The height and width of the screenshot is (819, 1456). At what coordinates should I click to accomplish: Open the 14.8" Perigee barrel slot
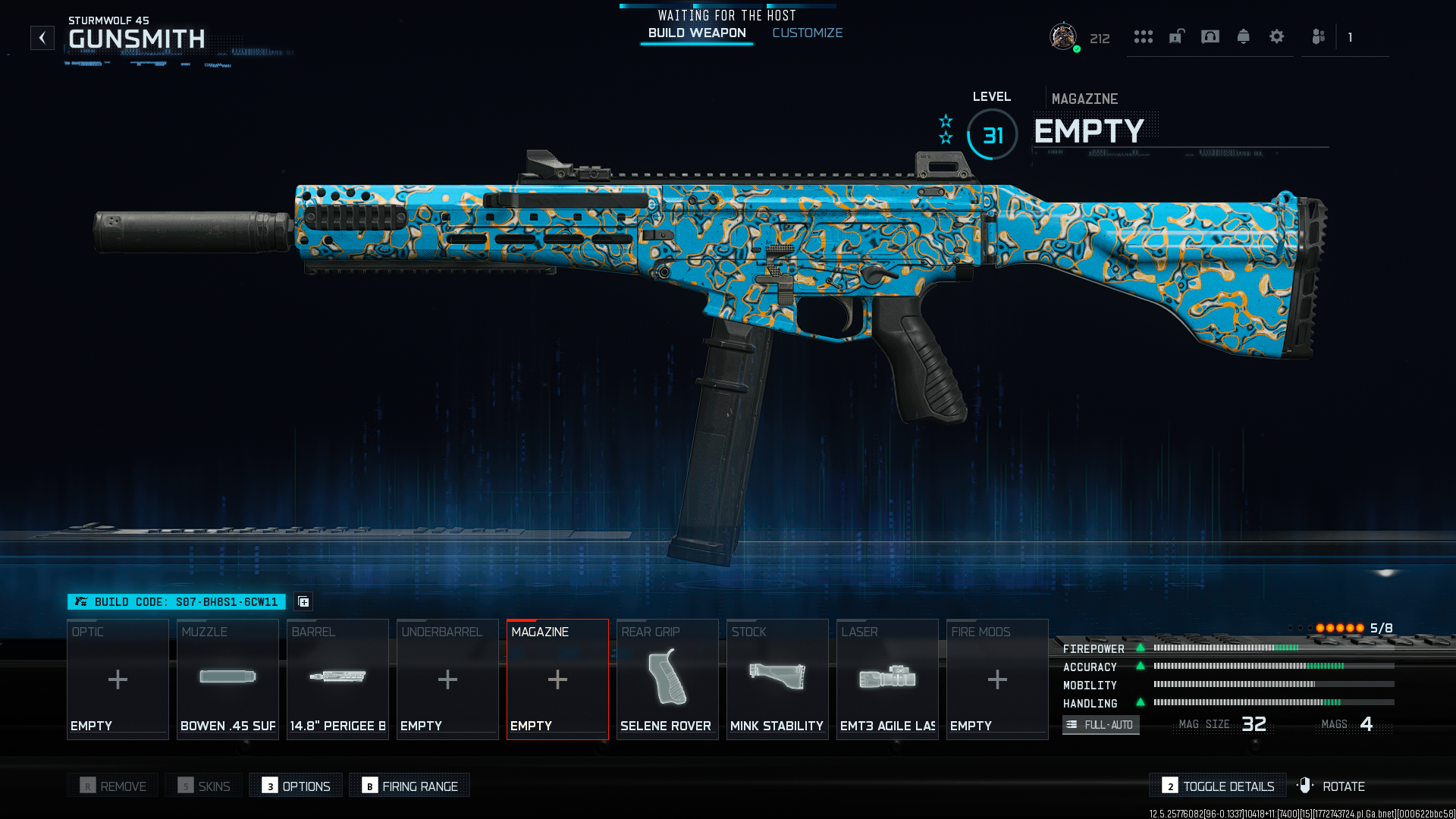pos(337,679)
